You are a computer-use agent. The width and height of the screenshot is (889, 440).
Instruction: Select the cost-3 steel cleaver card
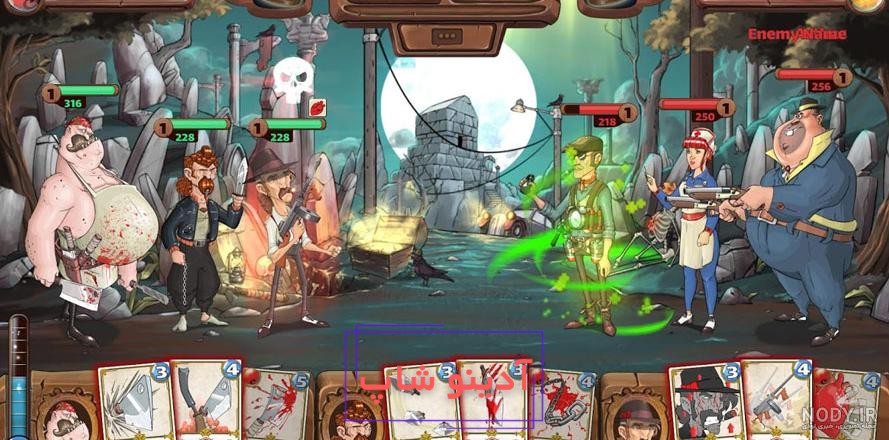[x=136, y=404]
